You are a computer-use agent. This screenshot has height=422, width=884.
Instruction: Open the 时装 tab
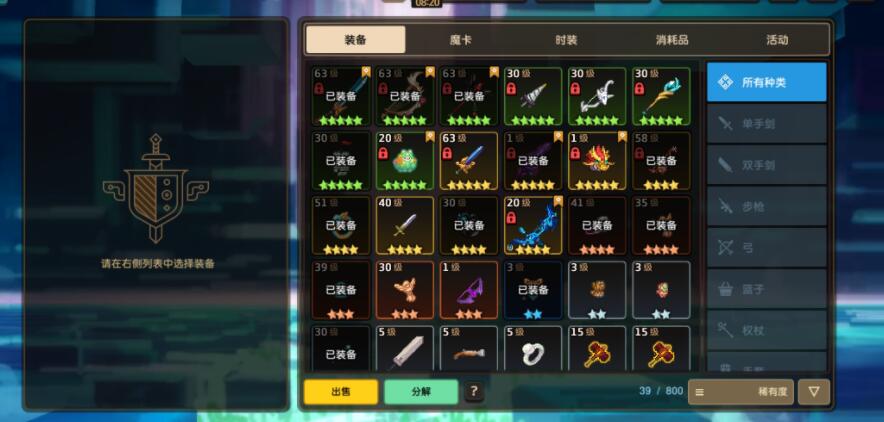click(566, 40)
